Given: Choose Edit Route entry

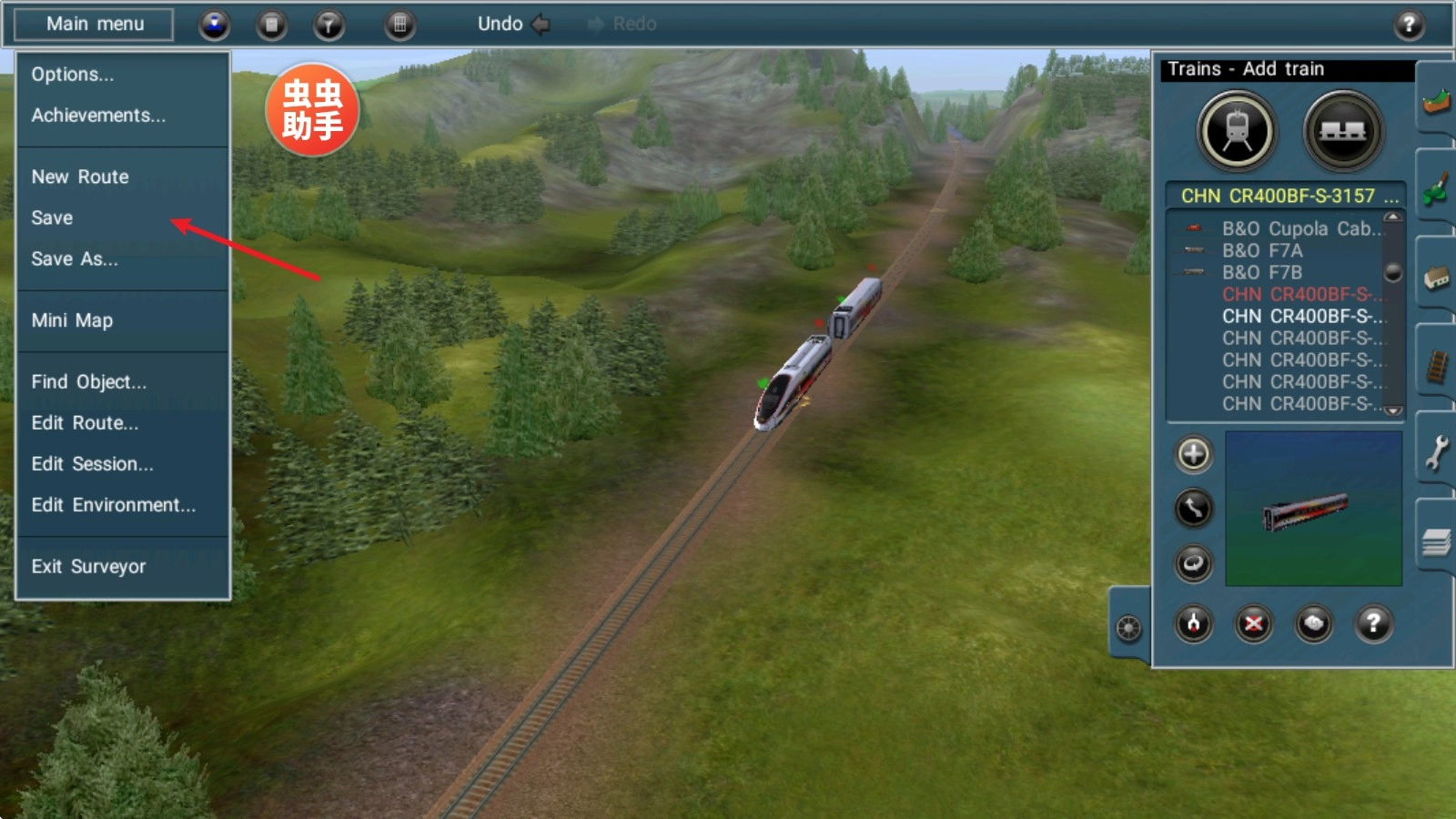Looking at the screenshot, I should 85,423.
